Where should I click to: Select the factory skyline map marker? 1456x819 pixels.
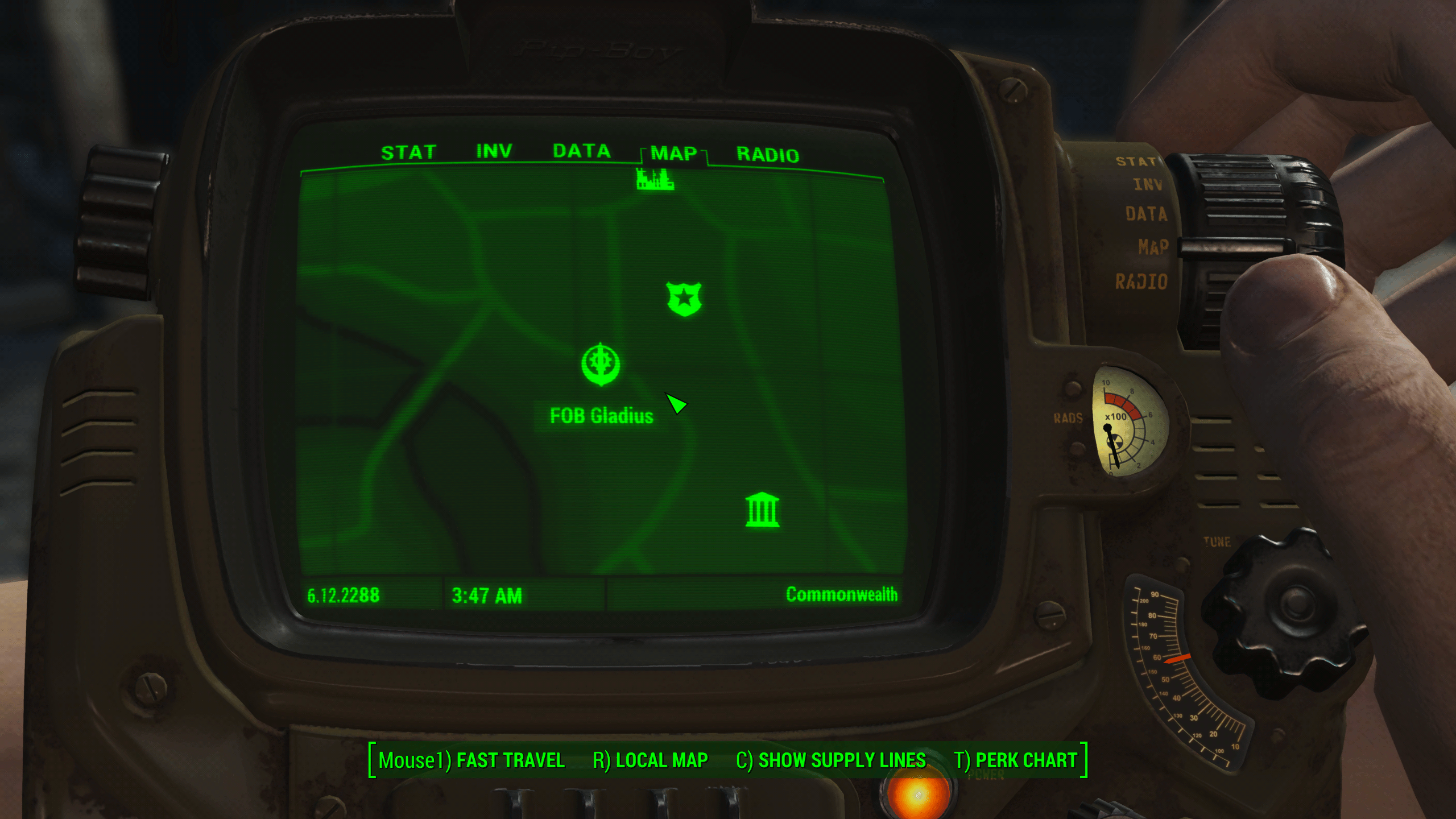[655, 179]
